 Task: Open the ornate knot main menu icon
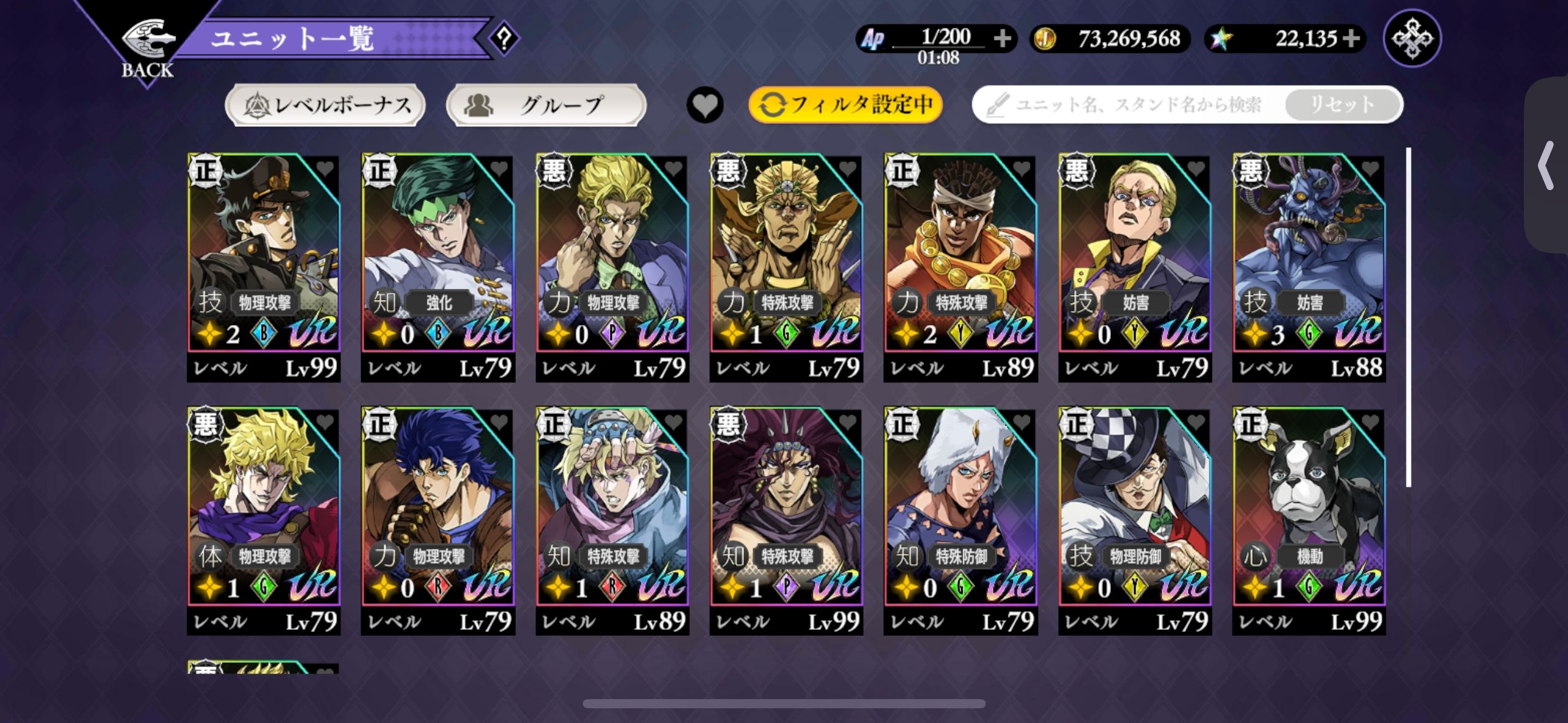(1412, 39)
